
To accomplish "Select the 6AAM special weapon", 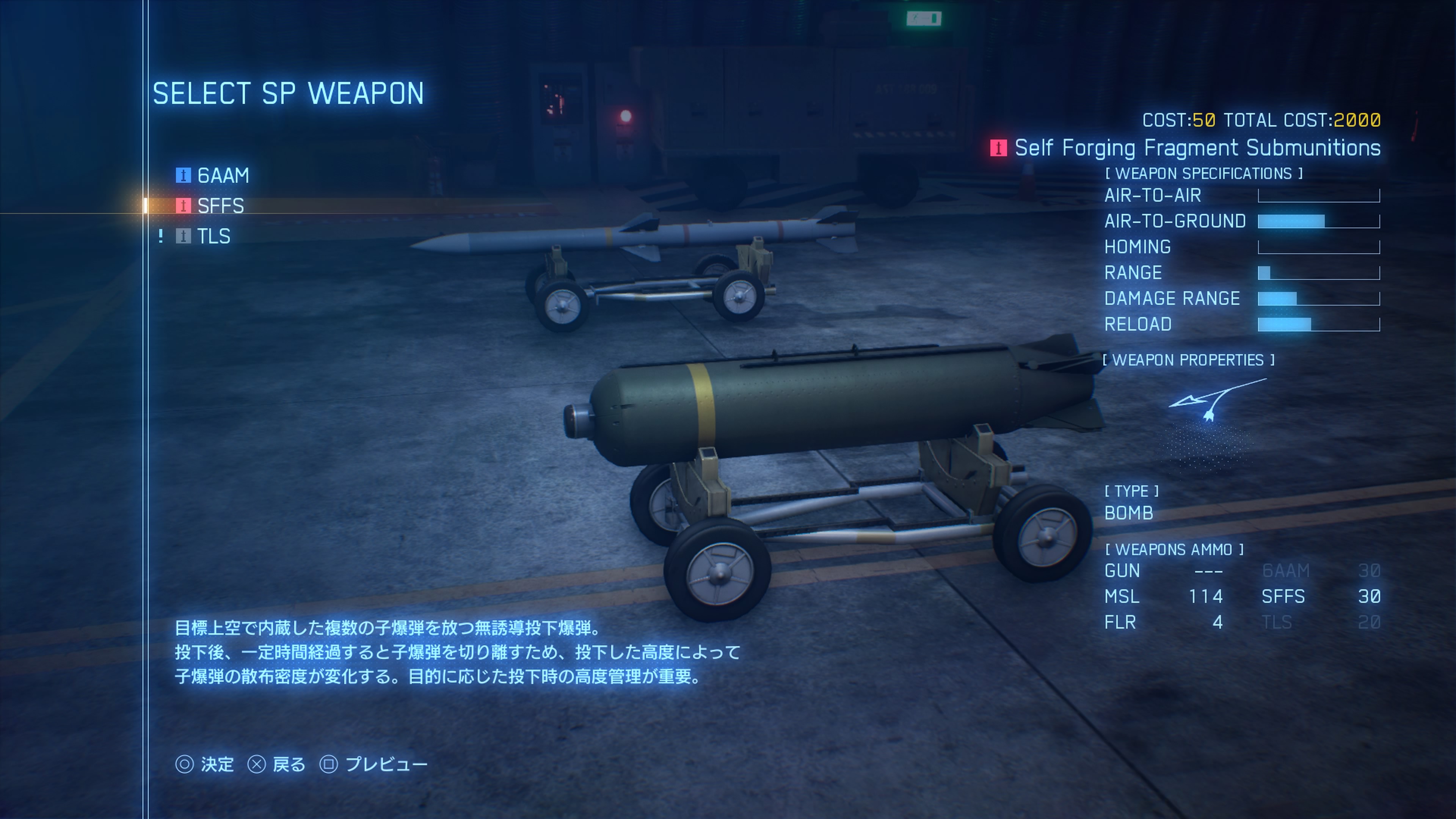I will (222, 175).
